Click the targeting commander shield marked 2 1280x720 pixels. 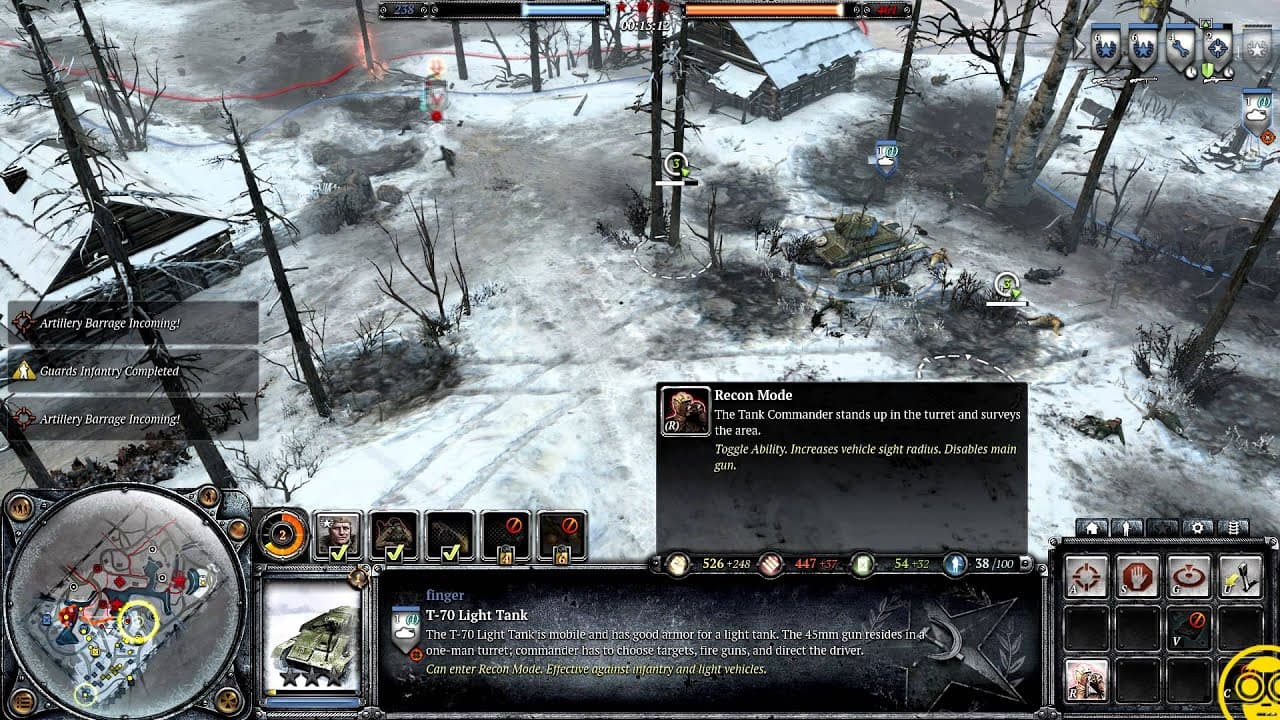click(1218, 46)
